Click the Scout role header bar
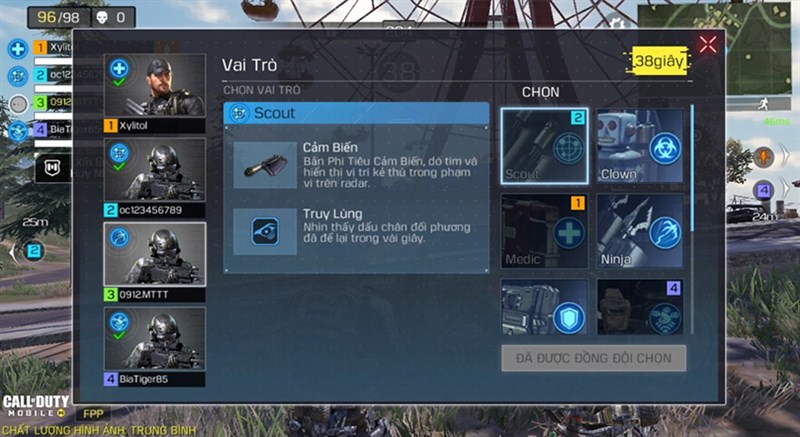 coord(355,114)
